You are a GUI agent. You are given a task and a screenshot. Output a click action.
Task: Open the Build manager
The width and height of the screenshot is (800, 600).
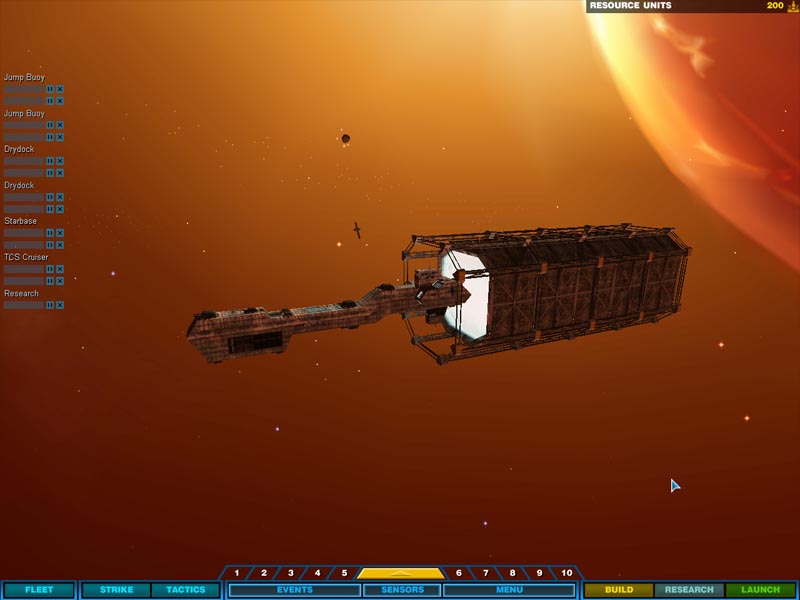pyautogui.click(x=619, y=590)
